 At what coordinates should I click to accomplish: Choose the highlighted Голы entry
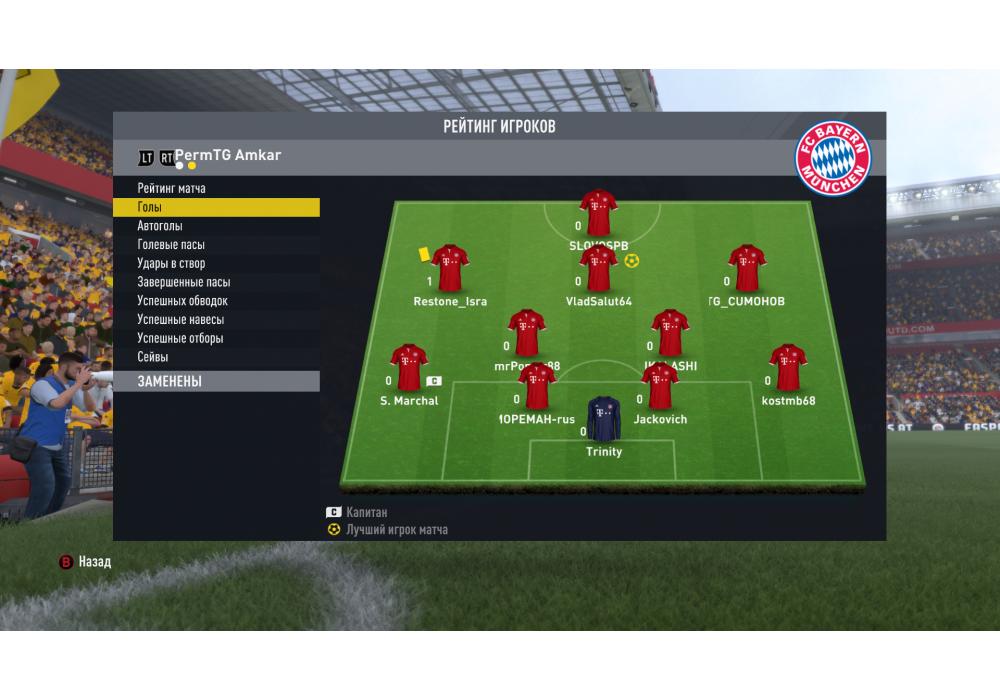(x=216, y=207)
